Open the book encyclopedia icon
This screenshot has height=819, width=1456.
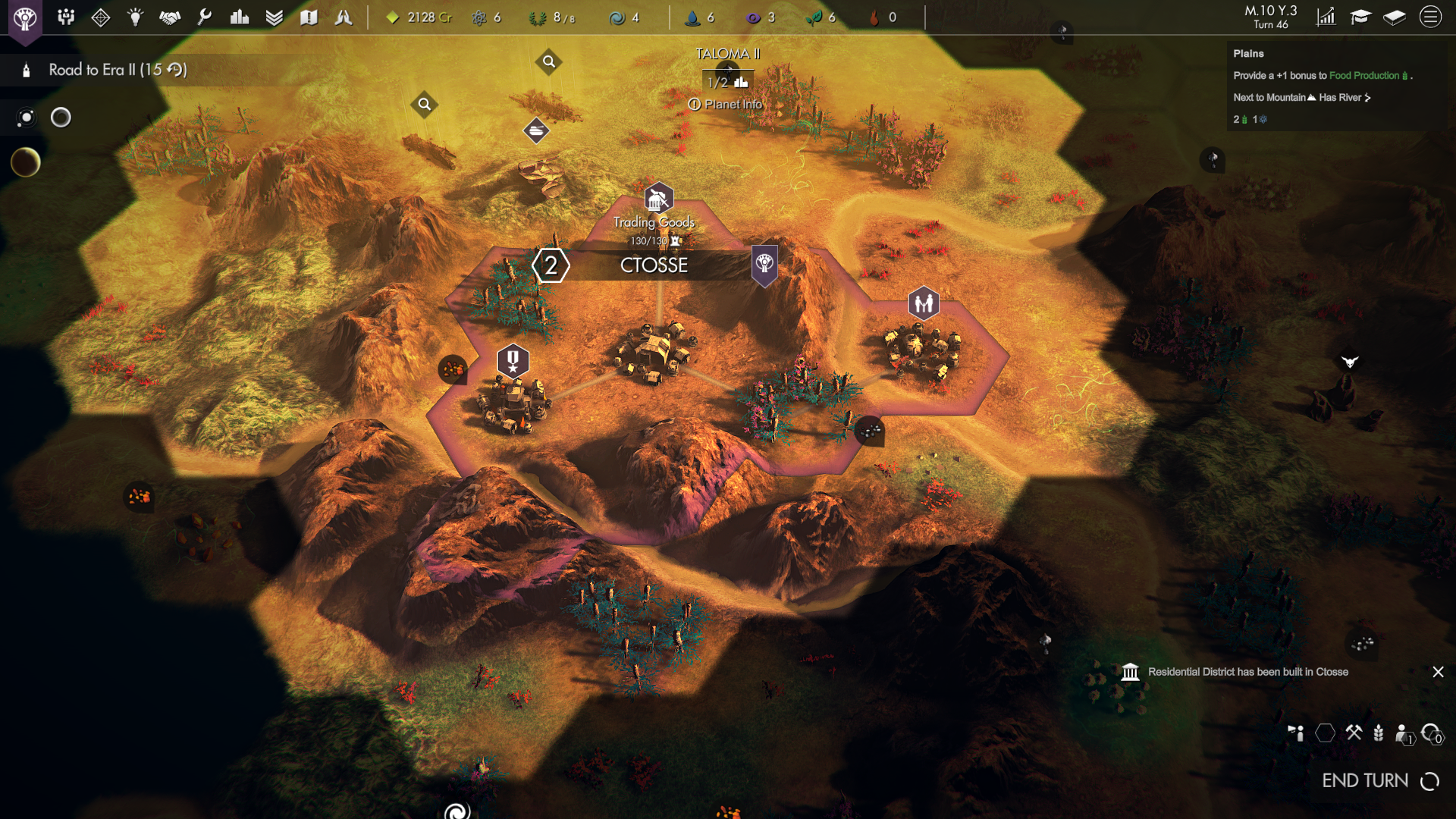(x=1395, y=17)
